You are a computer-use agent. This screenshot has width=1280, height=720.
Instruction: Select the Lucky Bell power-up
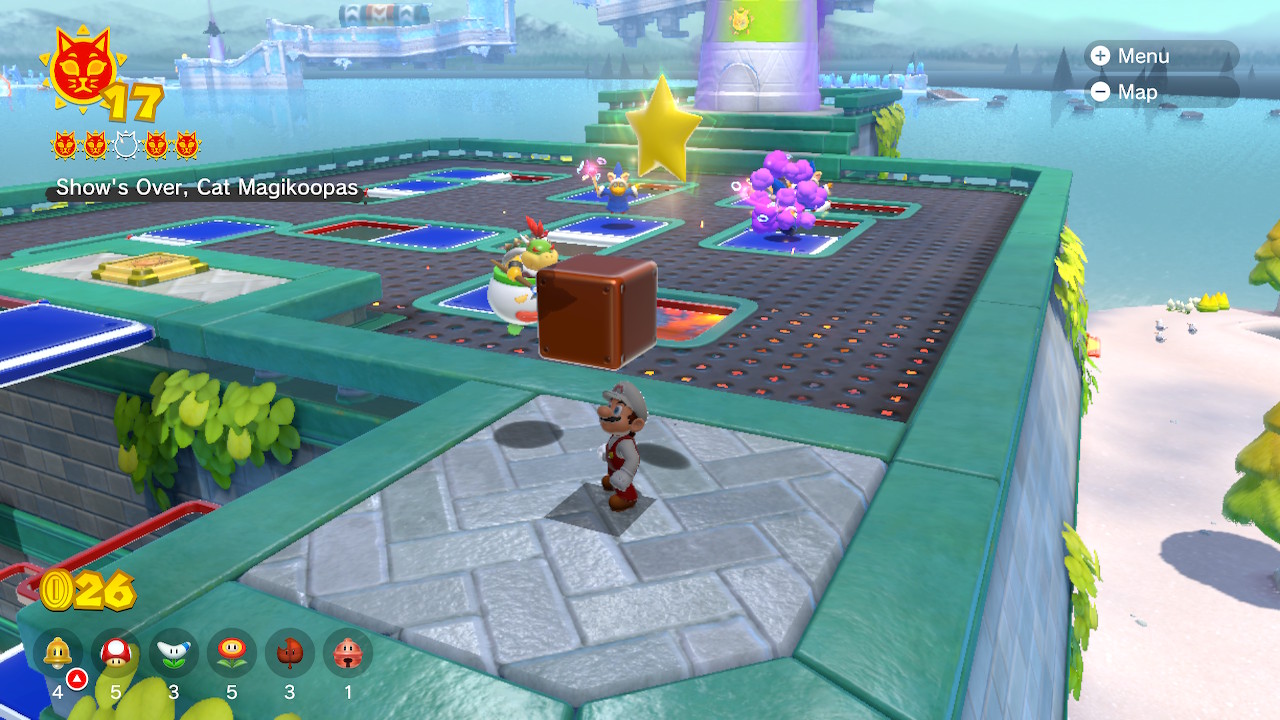click(348, 654)
